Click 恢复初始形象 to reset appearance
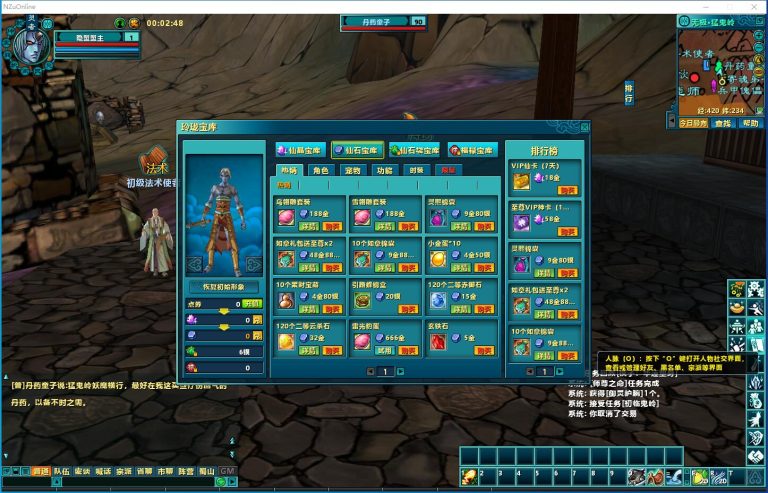 click(223, 286)
